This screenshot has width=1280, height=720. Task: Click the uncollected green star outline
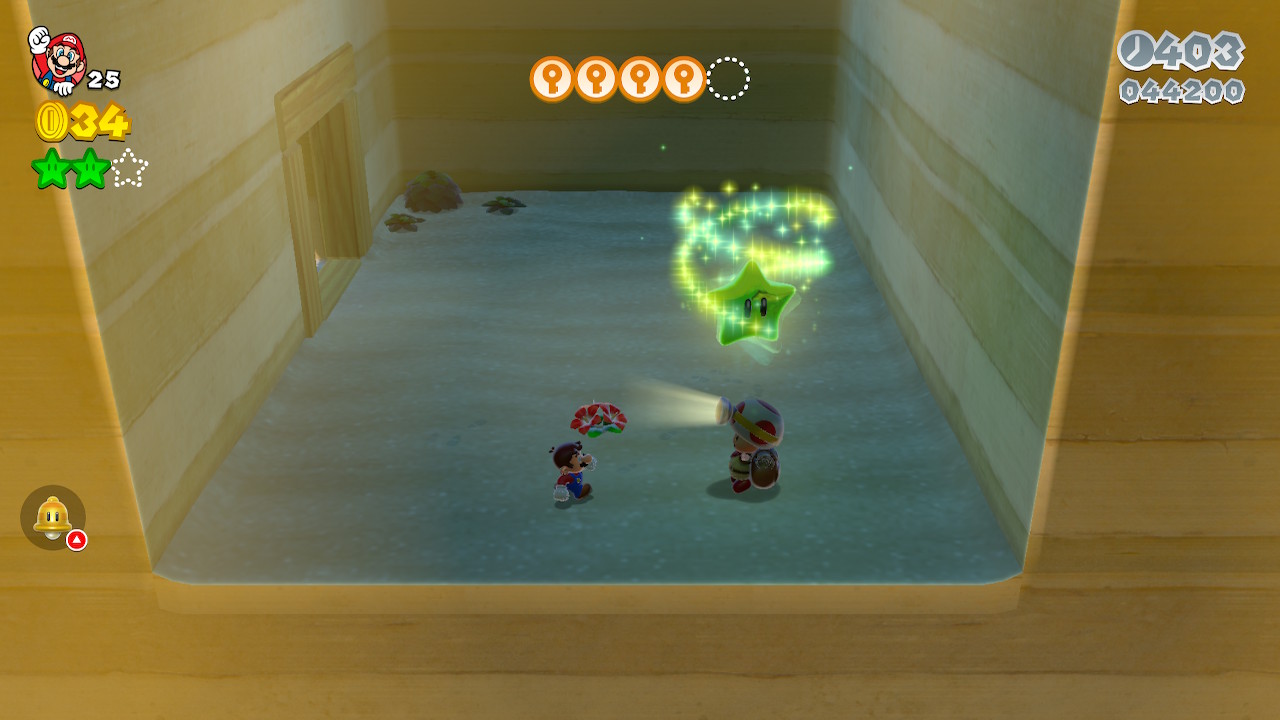coord(129,168)
